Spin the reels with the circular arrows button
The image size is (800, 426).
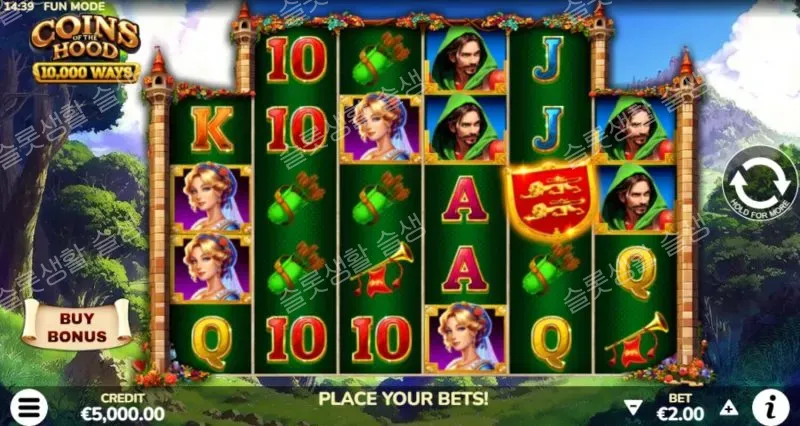tap(759, 186)
